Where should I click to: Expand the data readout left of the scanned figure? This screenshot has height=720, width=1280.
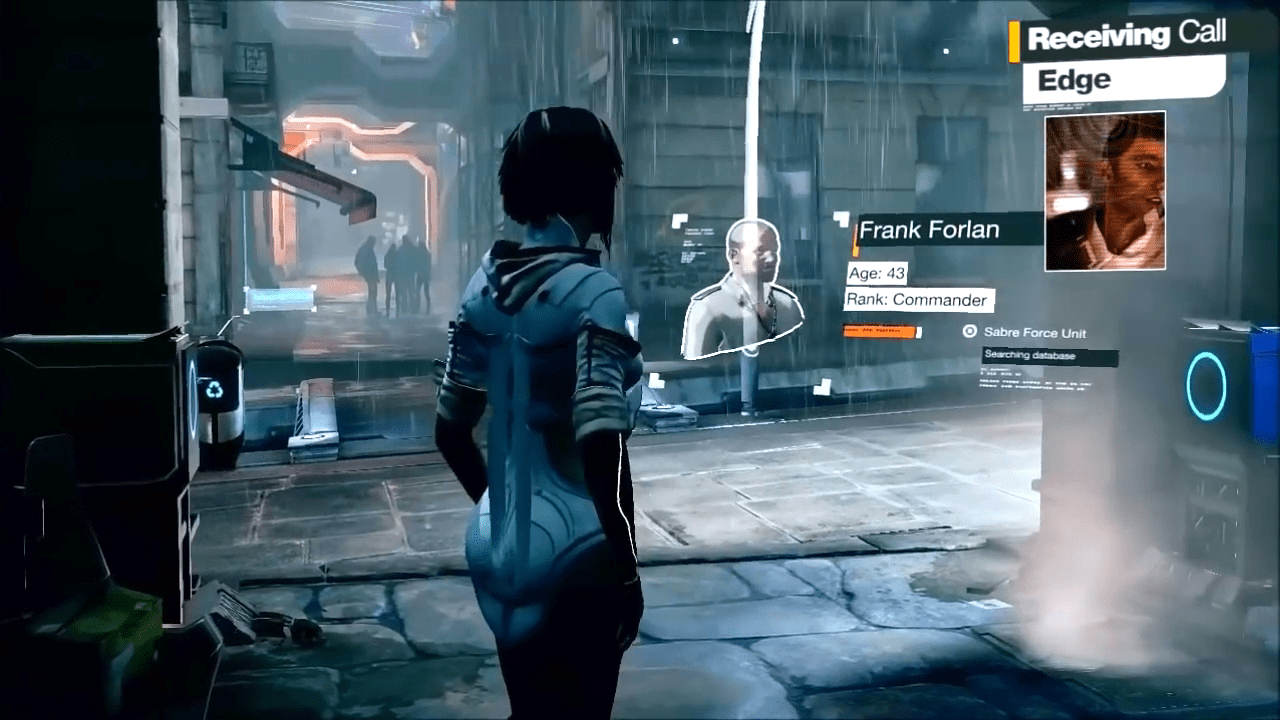(x=692, y=245)
